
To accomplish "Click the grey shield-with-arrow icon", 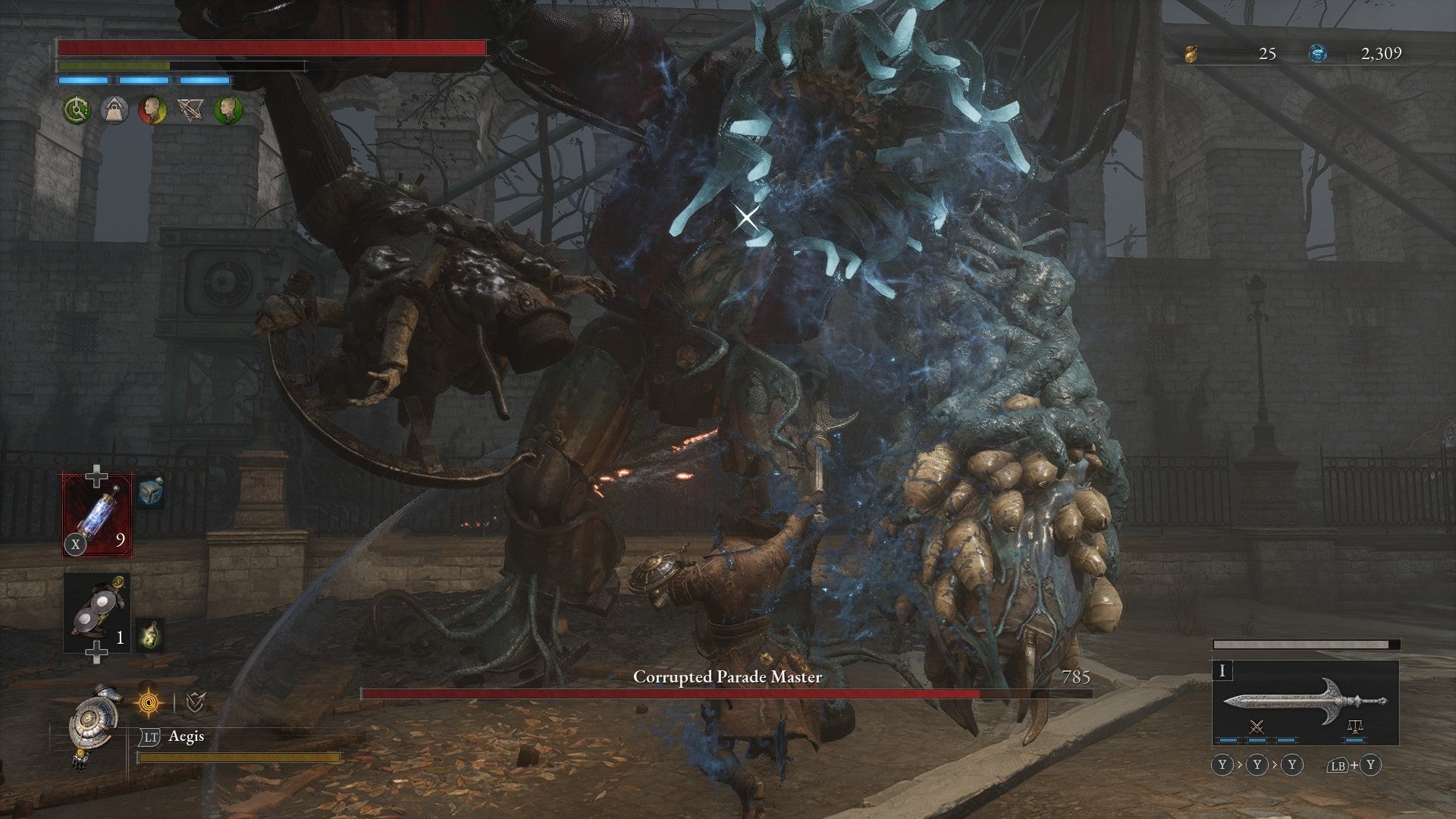I will [x=195, y=704].
